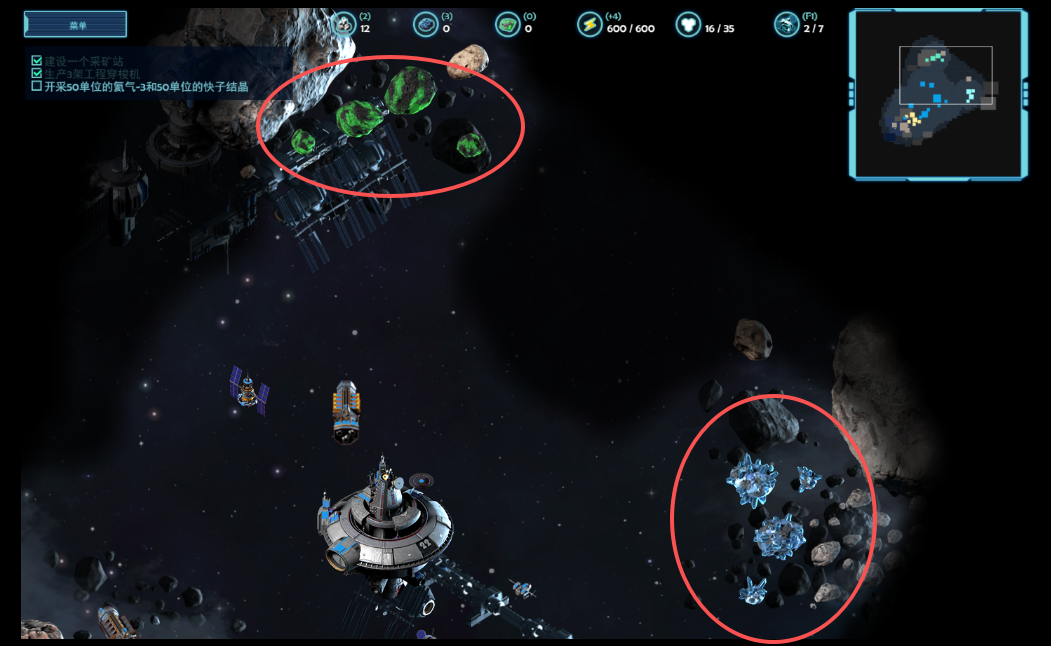Select the ore resource icon

(x=344, y=24)
